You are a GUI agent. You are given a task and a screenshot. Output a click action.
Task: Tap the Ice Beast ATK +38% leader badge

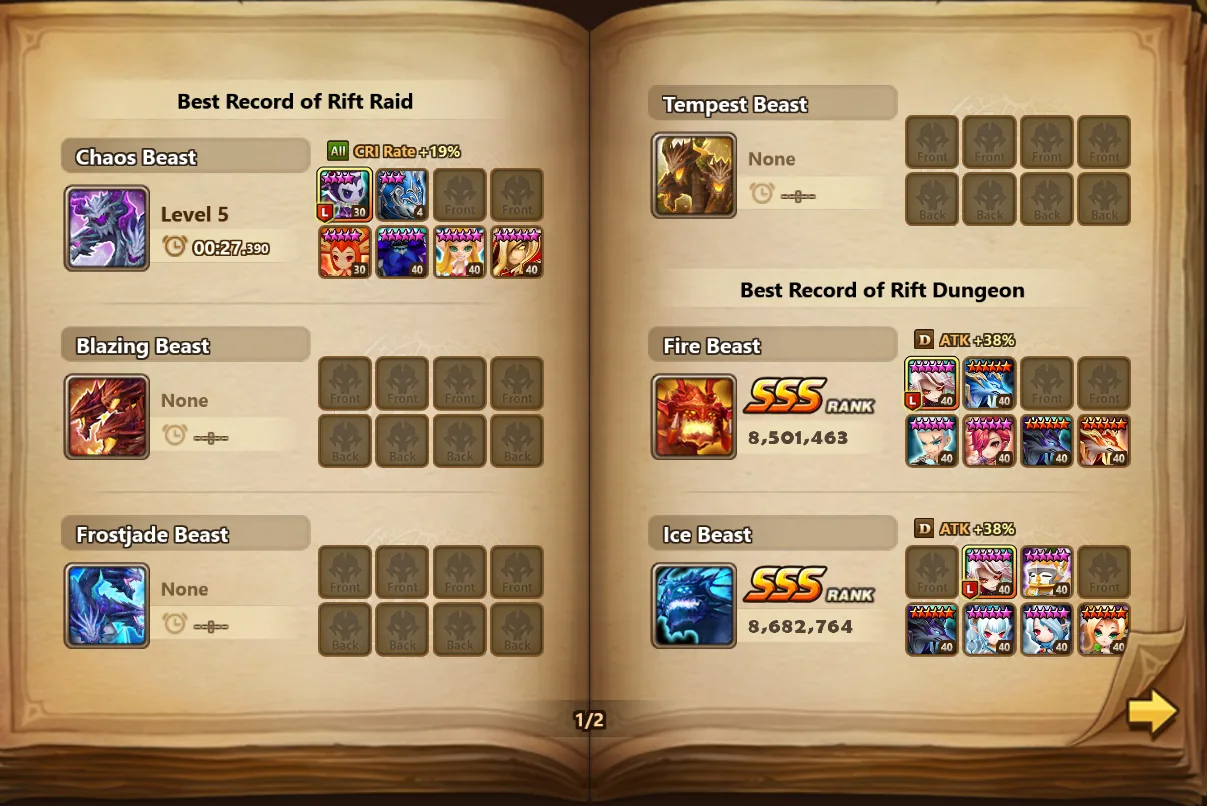[965, 529]
